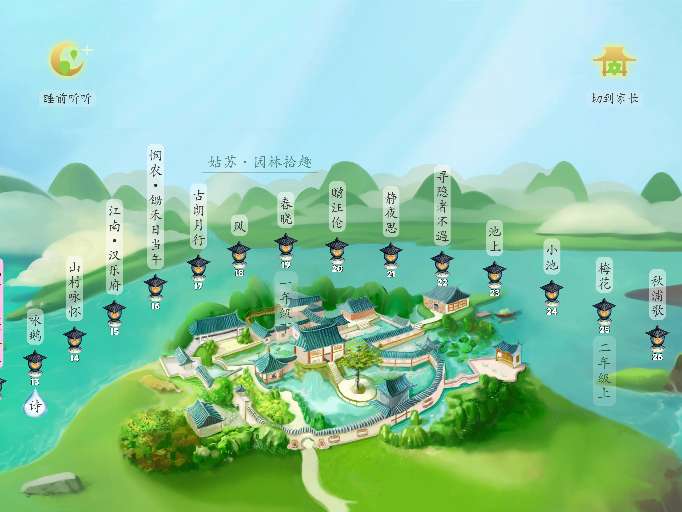Switch to parent mode via 切到家长

coord(614,63)
